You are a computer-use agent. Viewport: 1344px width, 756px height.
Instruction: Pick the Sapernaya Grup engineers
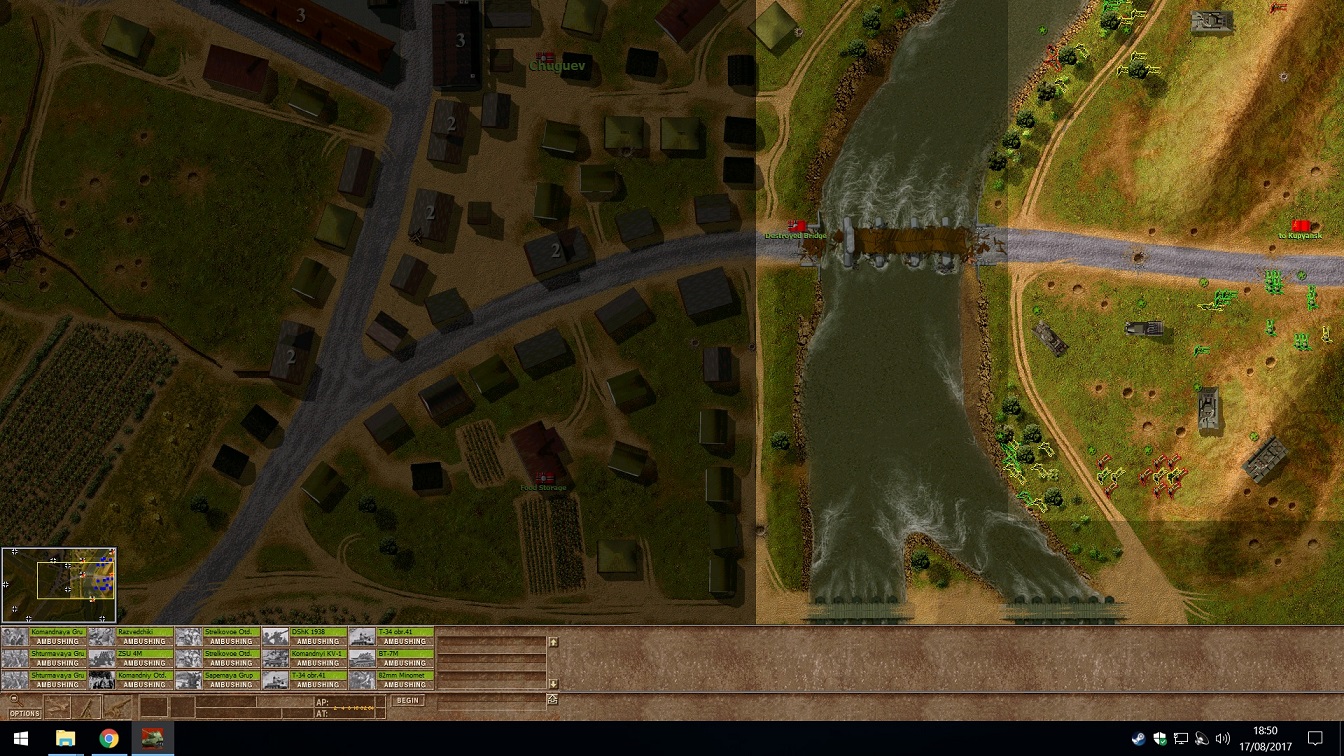(x=218, y=680)
